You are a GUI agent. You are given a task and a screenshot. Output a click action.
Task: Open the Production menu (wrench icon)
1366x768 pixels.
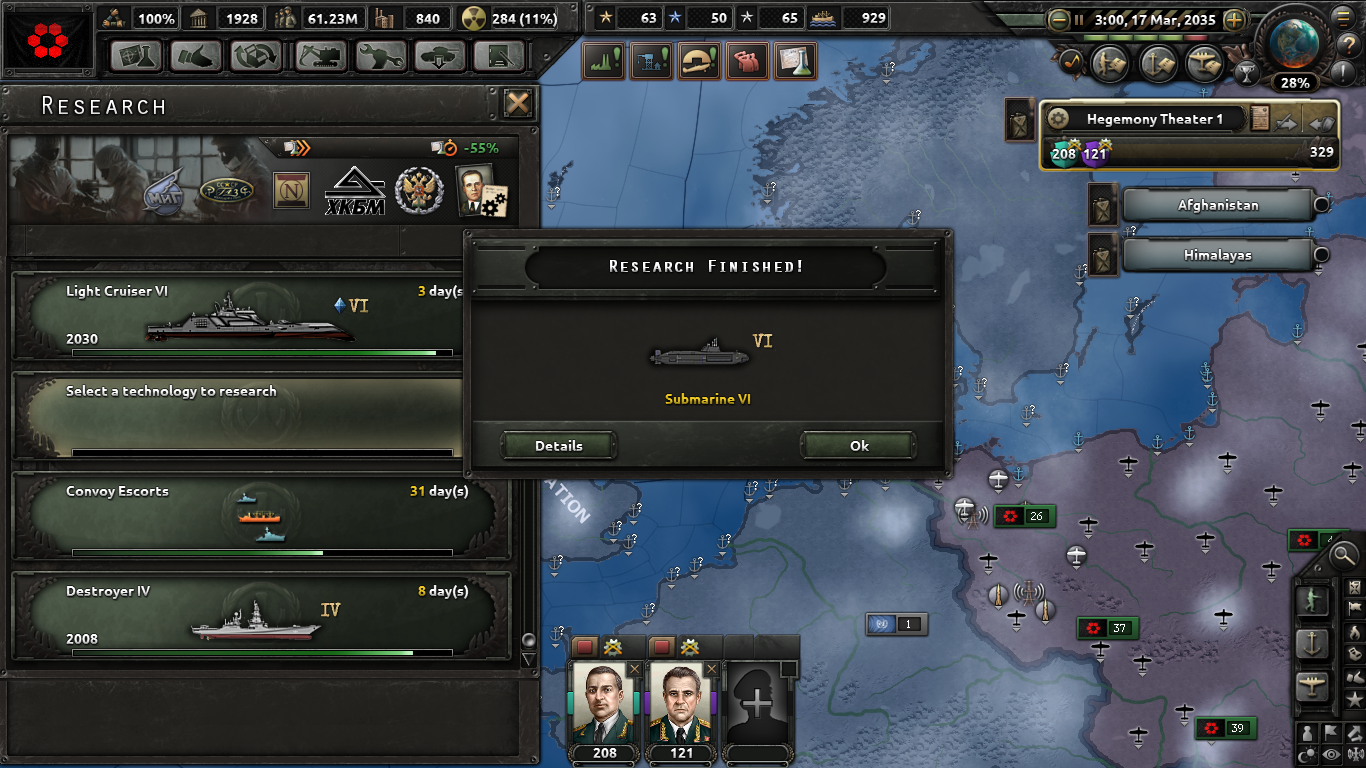(x=380, y=56)
